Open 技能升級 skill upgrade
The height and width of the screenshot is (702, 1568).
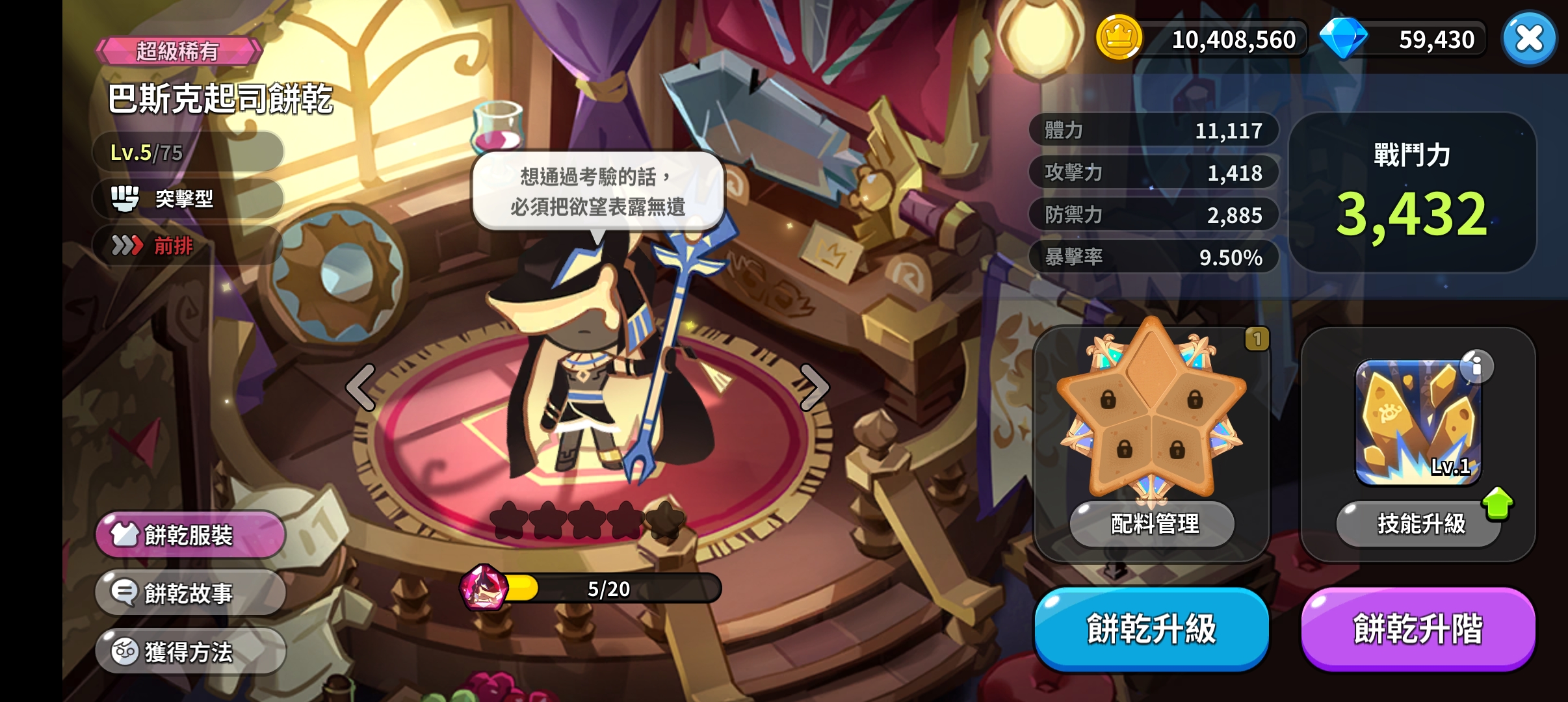click(1420, 523)
